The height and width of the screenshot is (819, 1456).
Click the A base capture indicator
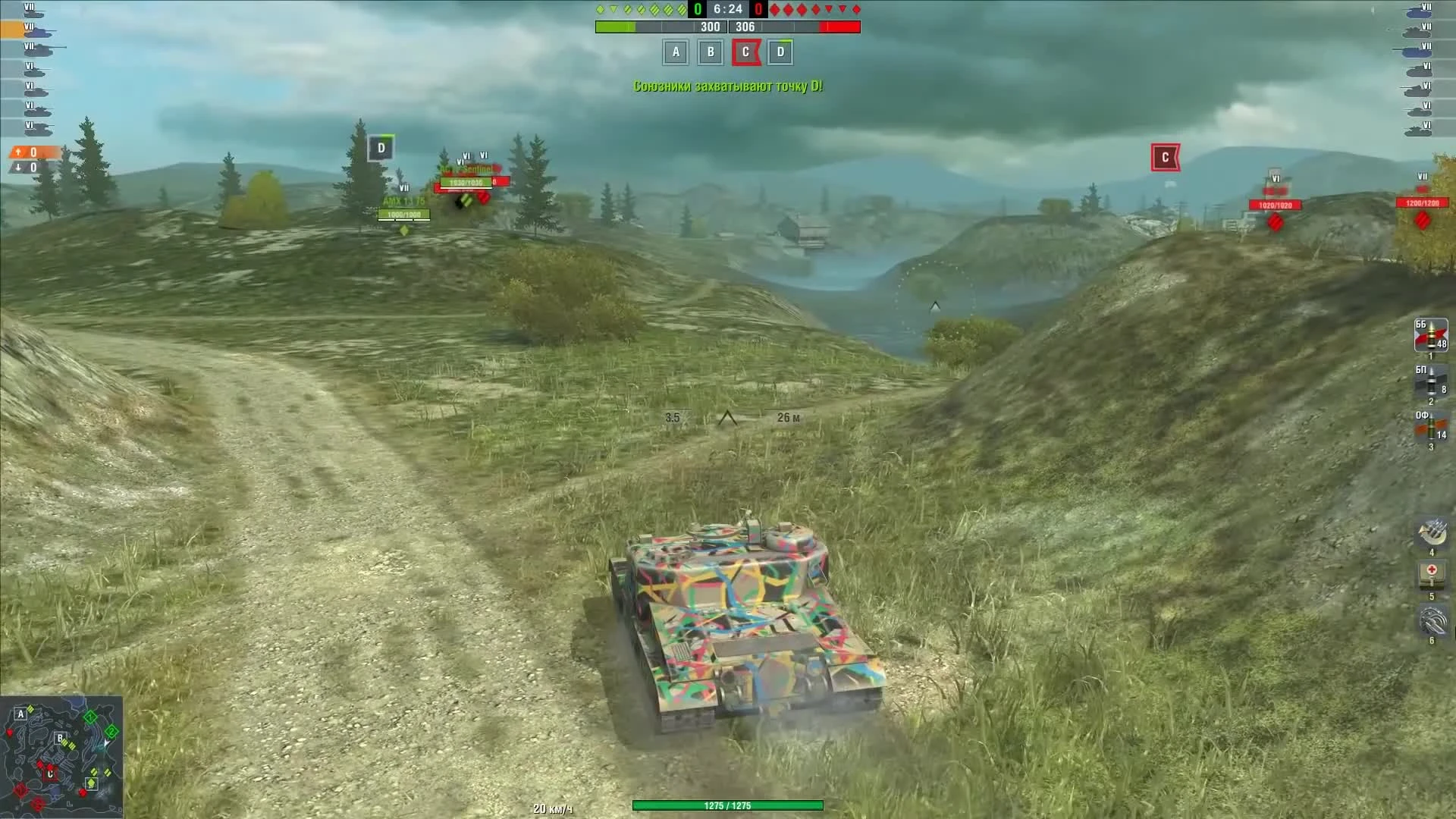[674, 52]
